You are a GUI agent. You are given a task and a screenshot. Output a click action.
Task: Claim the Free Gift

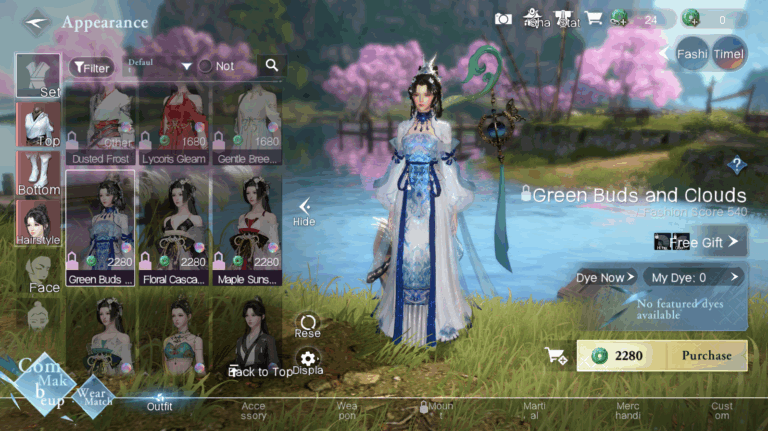click(x=700, y=241)
